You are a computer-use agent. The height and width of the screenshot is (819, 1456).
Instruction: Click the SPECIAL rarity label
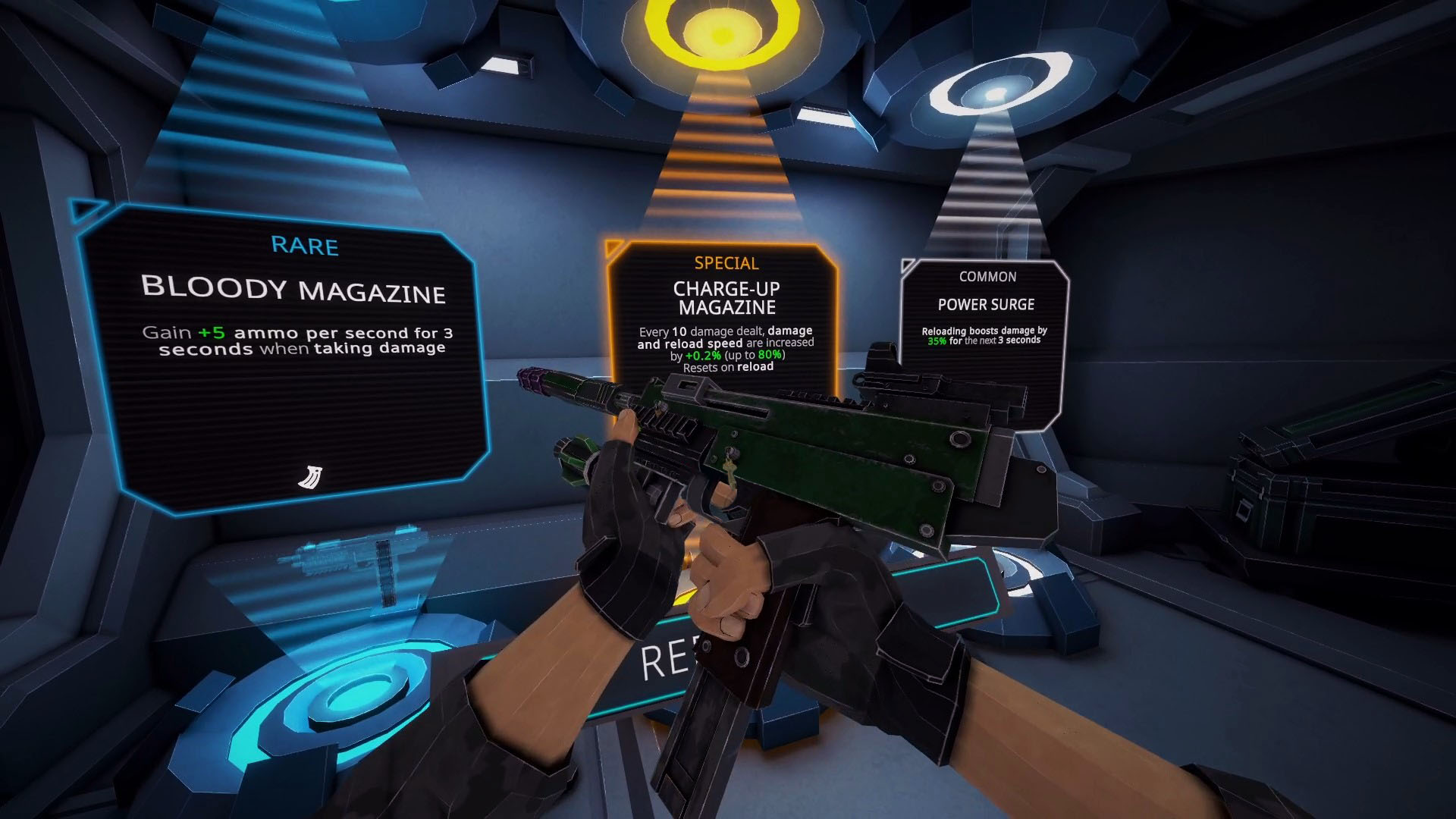click(x=725, y=263)
